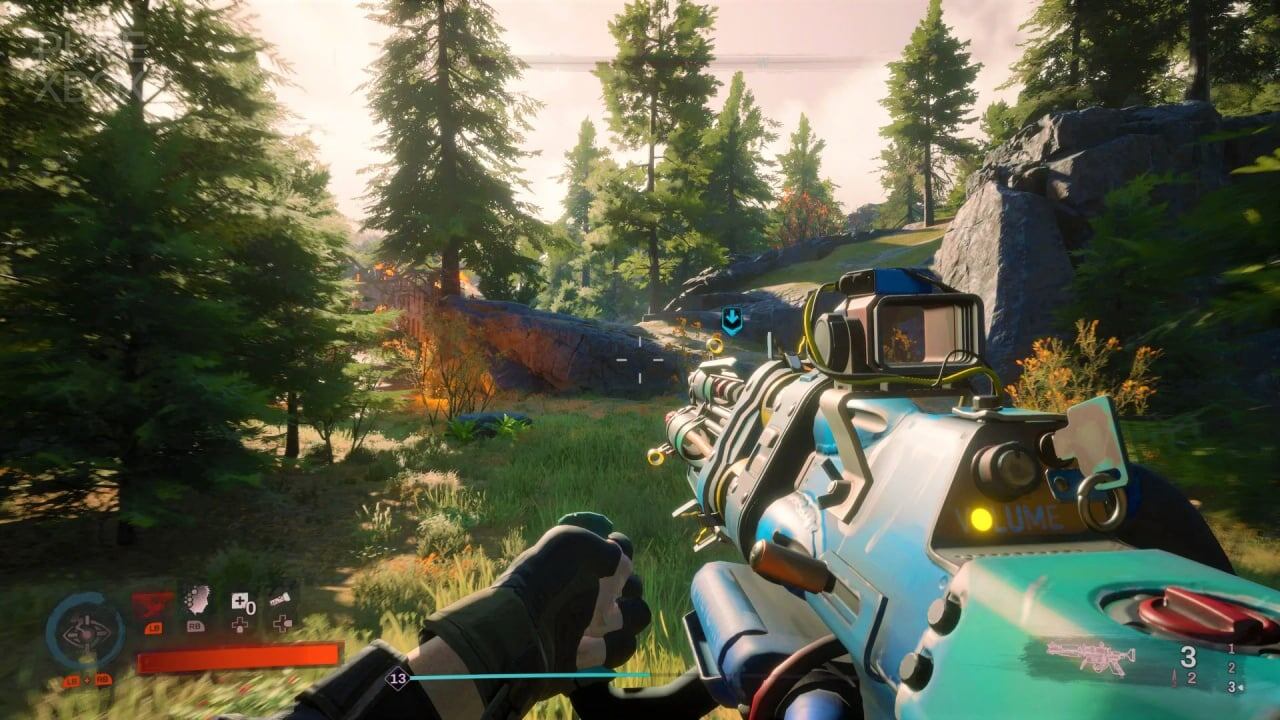Select the blue objective waypoint marker
This screenshot has height=720, width=1280.
(732, 320)
